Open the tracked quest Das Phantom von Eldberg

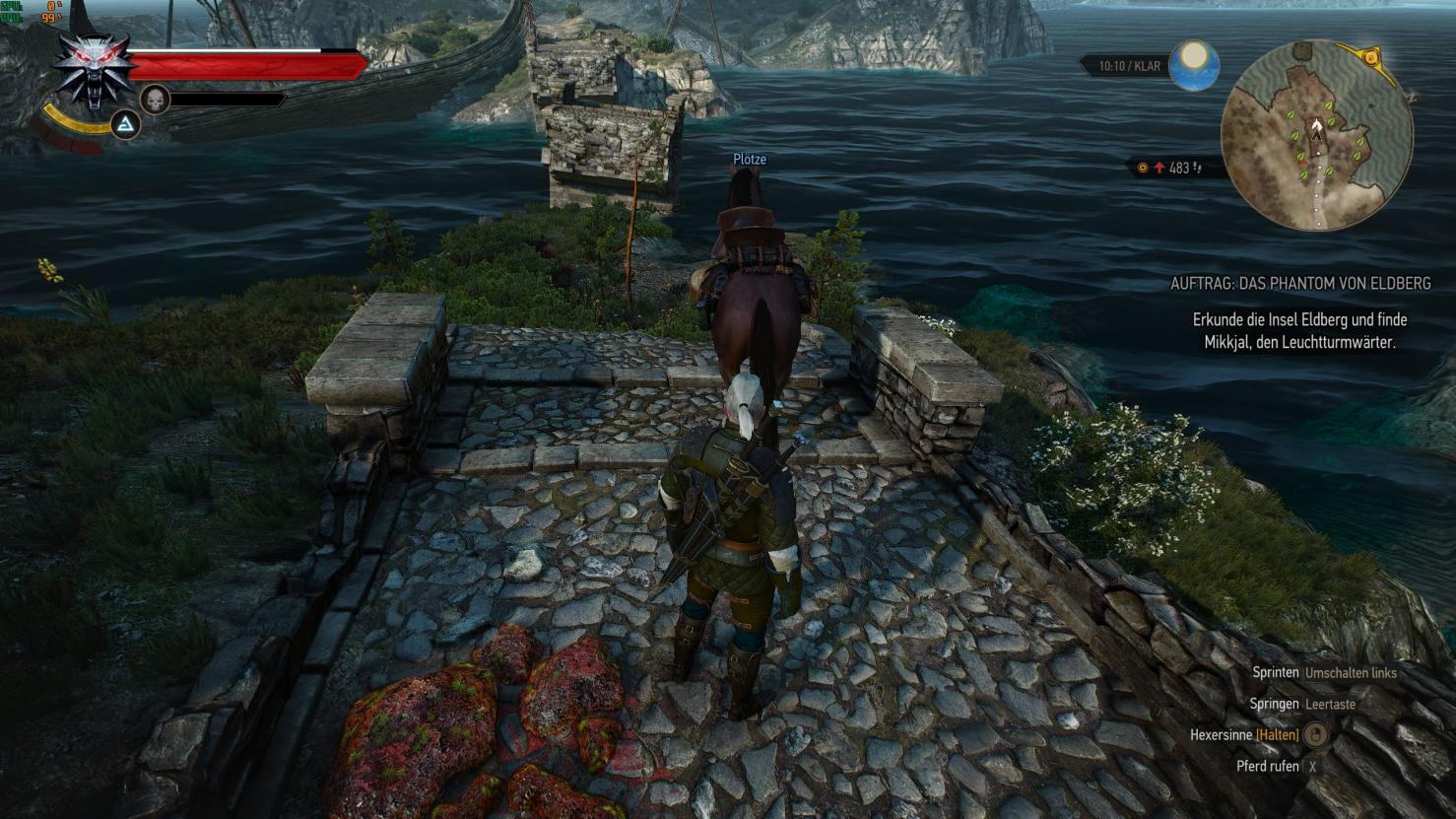click(1300, 284)
